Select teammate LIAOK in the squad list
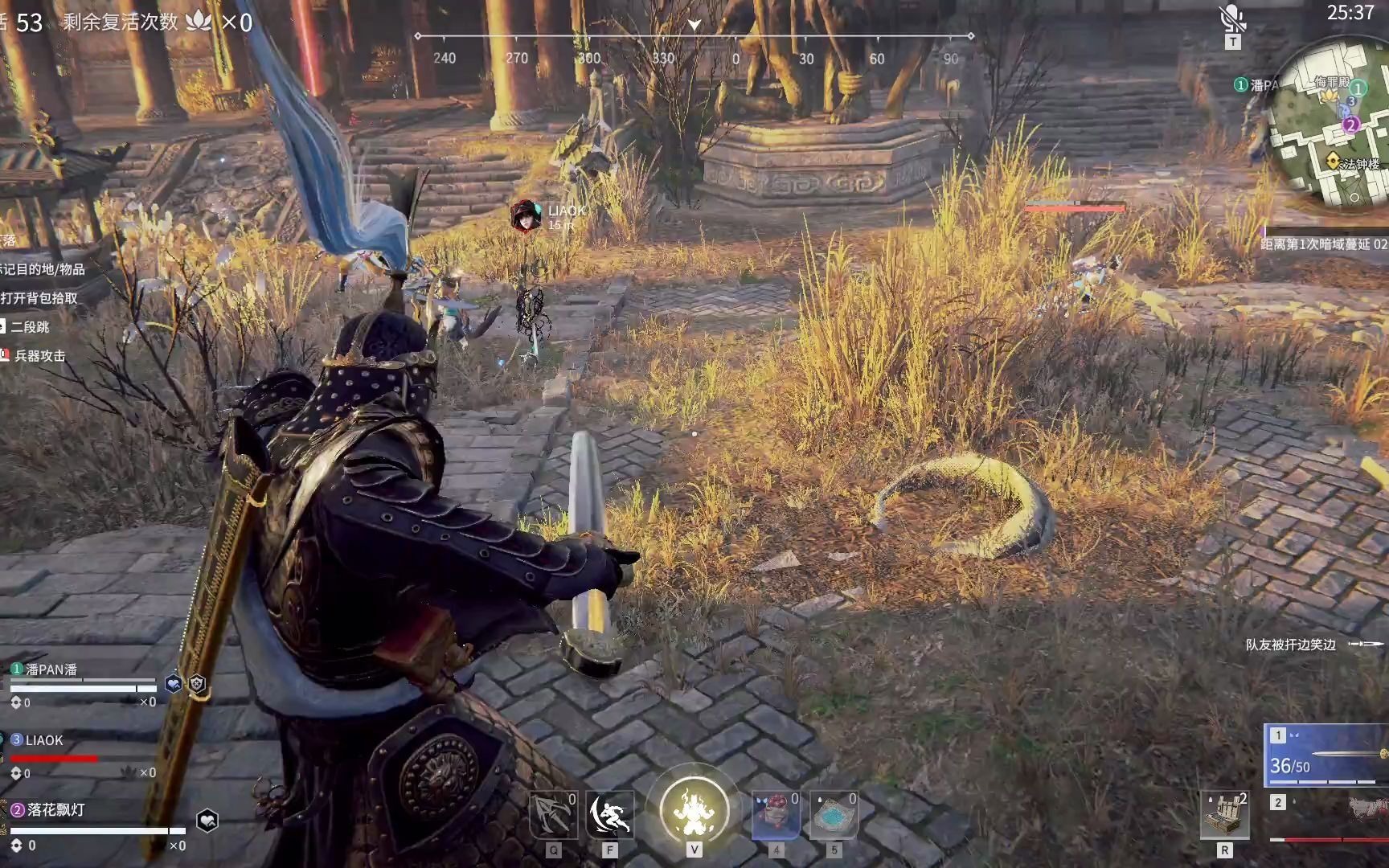This screenshot has height=868, width=1389. (x=43, y=740)
